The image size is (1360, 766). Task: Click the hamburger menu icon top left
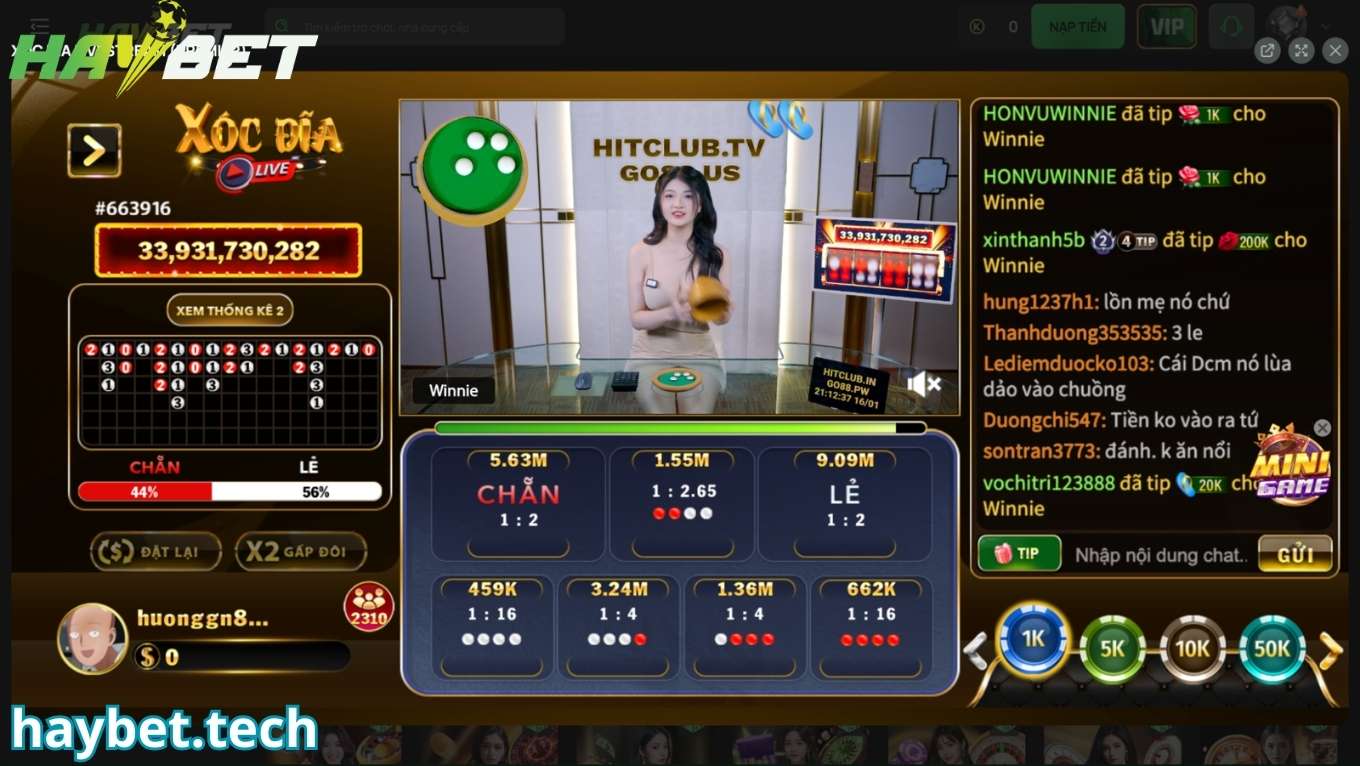[39, 26]
